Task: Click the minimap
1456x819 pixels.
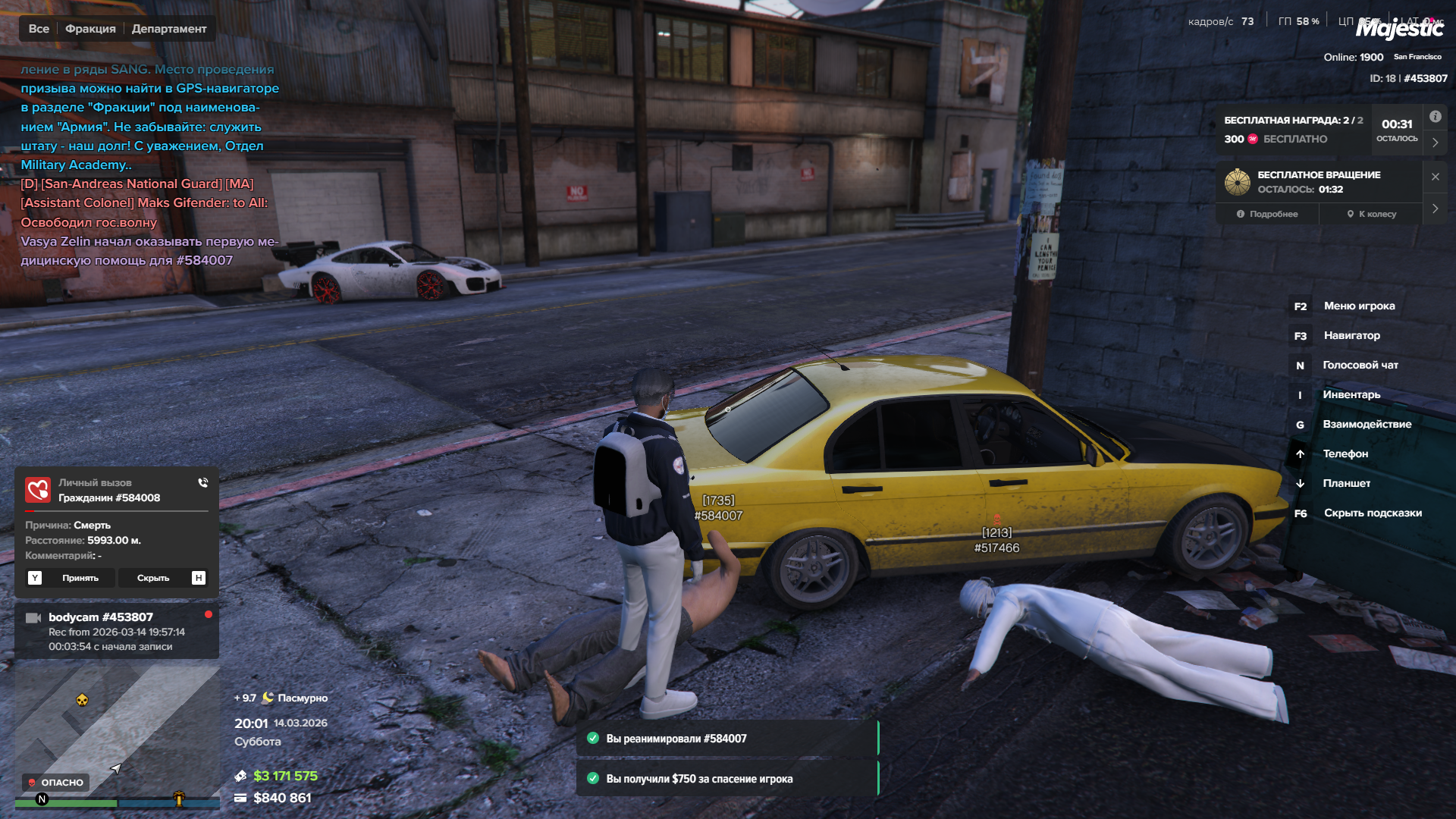Action: pos(118,728)
